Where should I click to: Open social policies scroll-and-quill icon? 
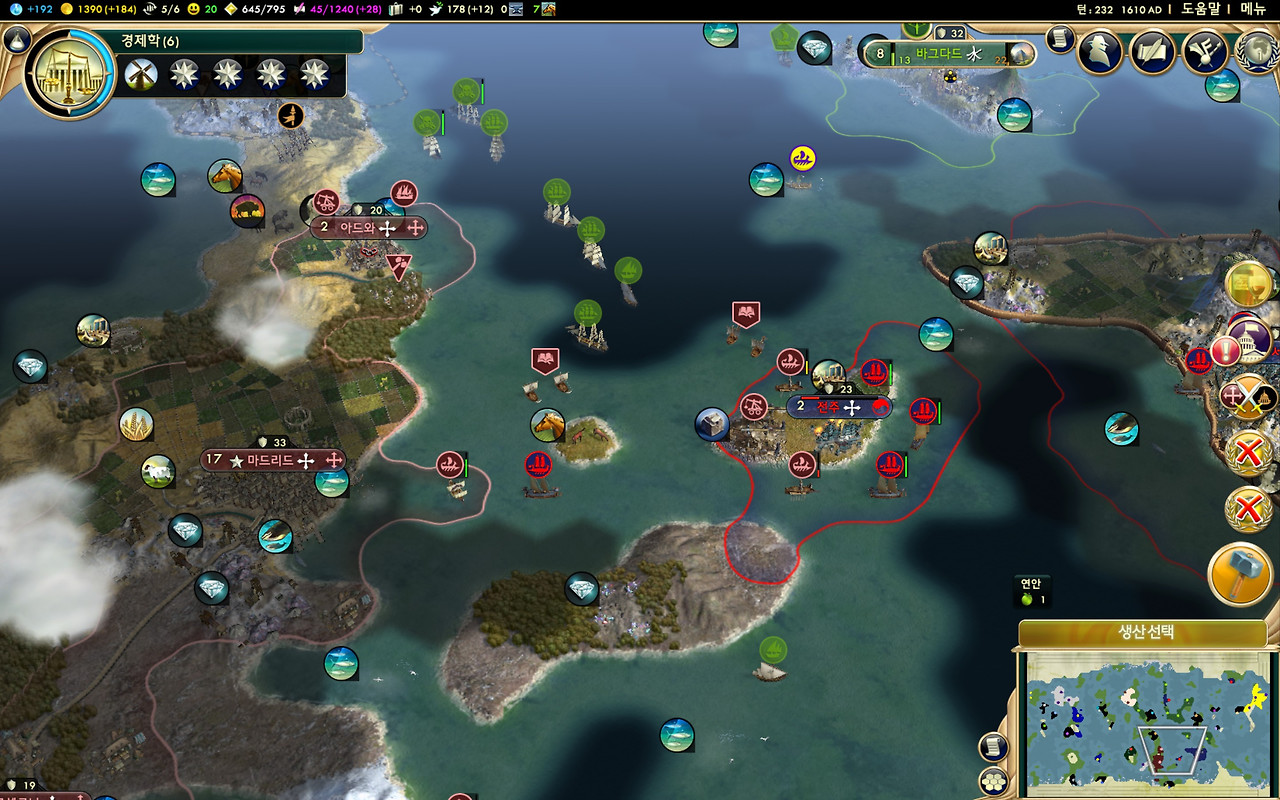[x=1152, y=51]
